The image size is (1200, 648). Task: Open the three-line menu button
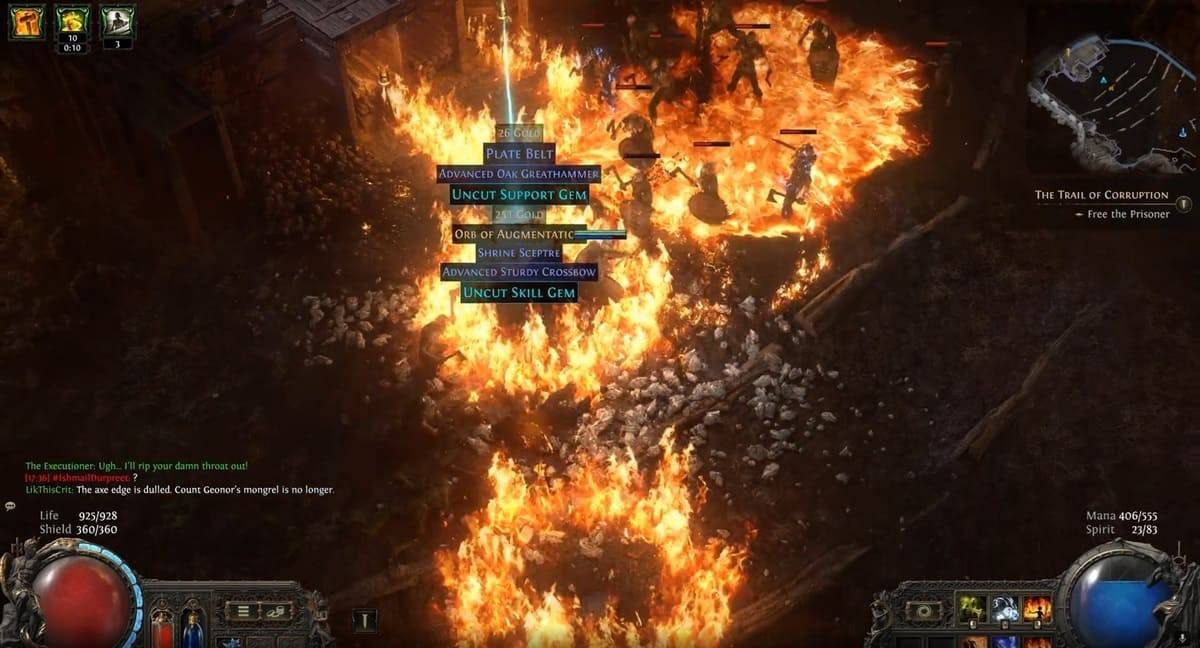coord(241,610)
